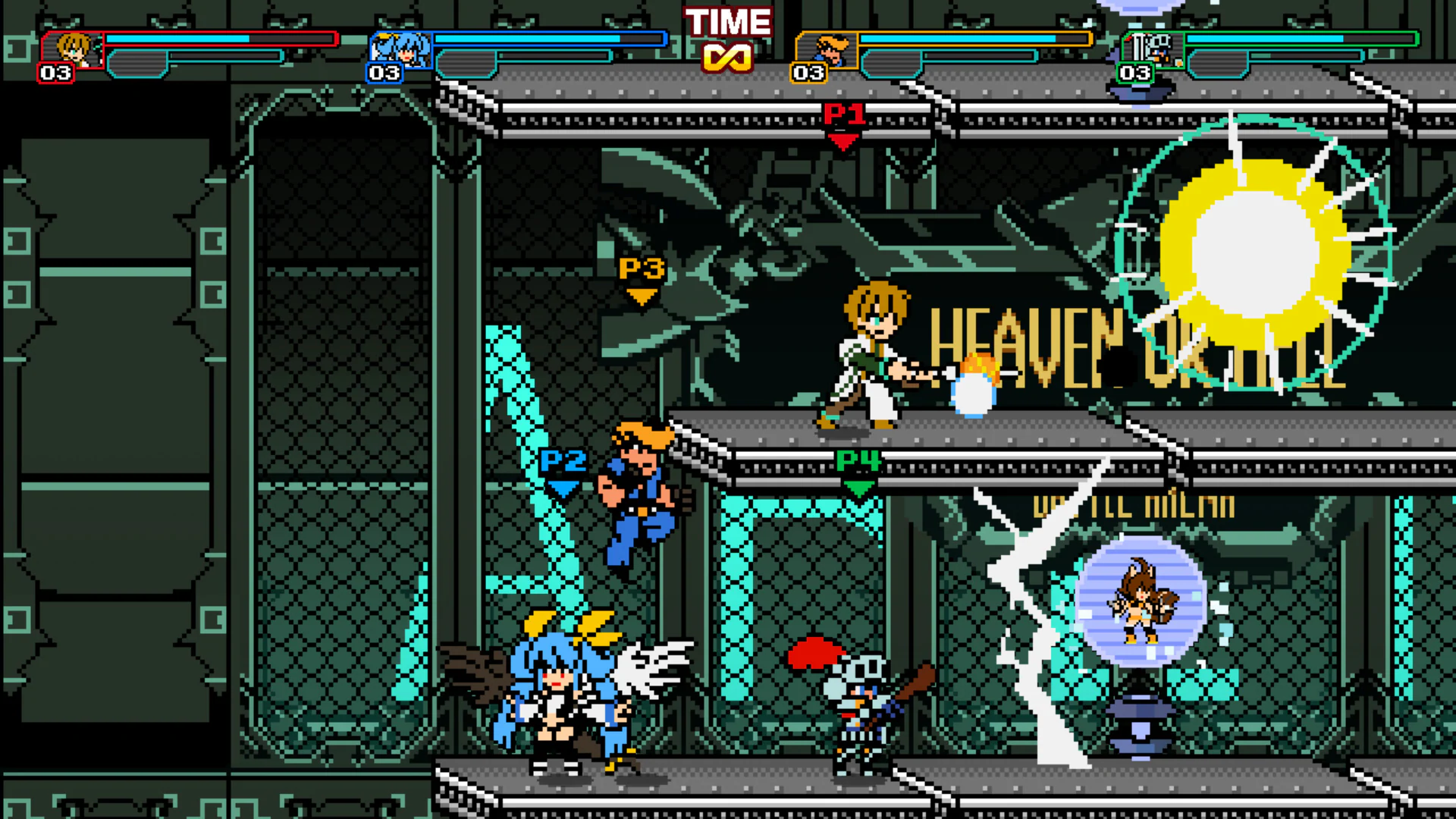The width and height of the screenshot is (1456, 819).
Task: Toggle the red player's stock counter badge
Action: (57, 74)
